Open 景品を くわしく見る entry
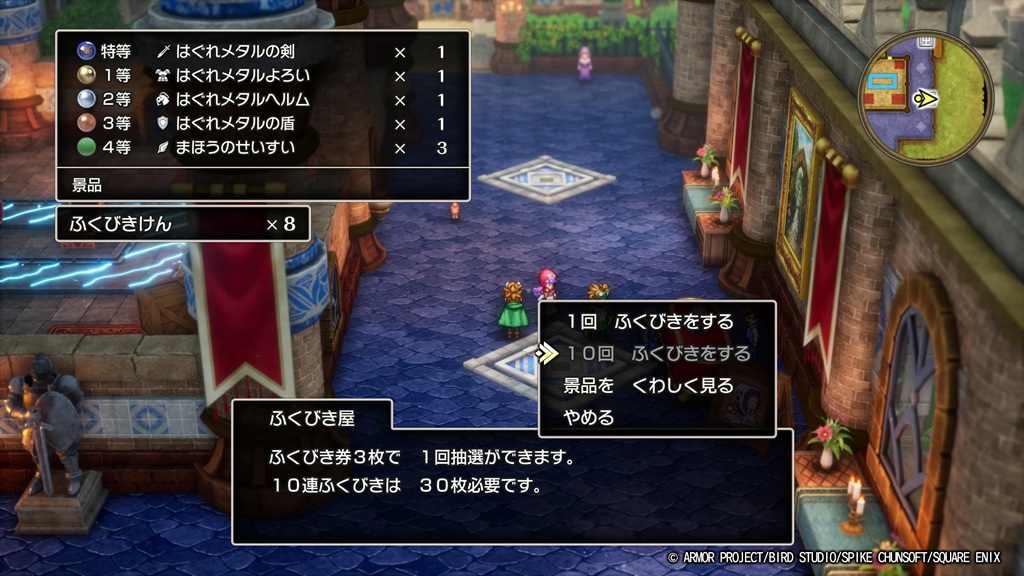 tap(648, 386)
